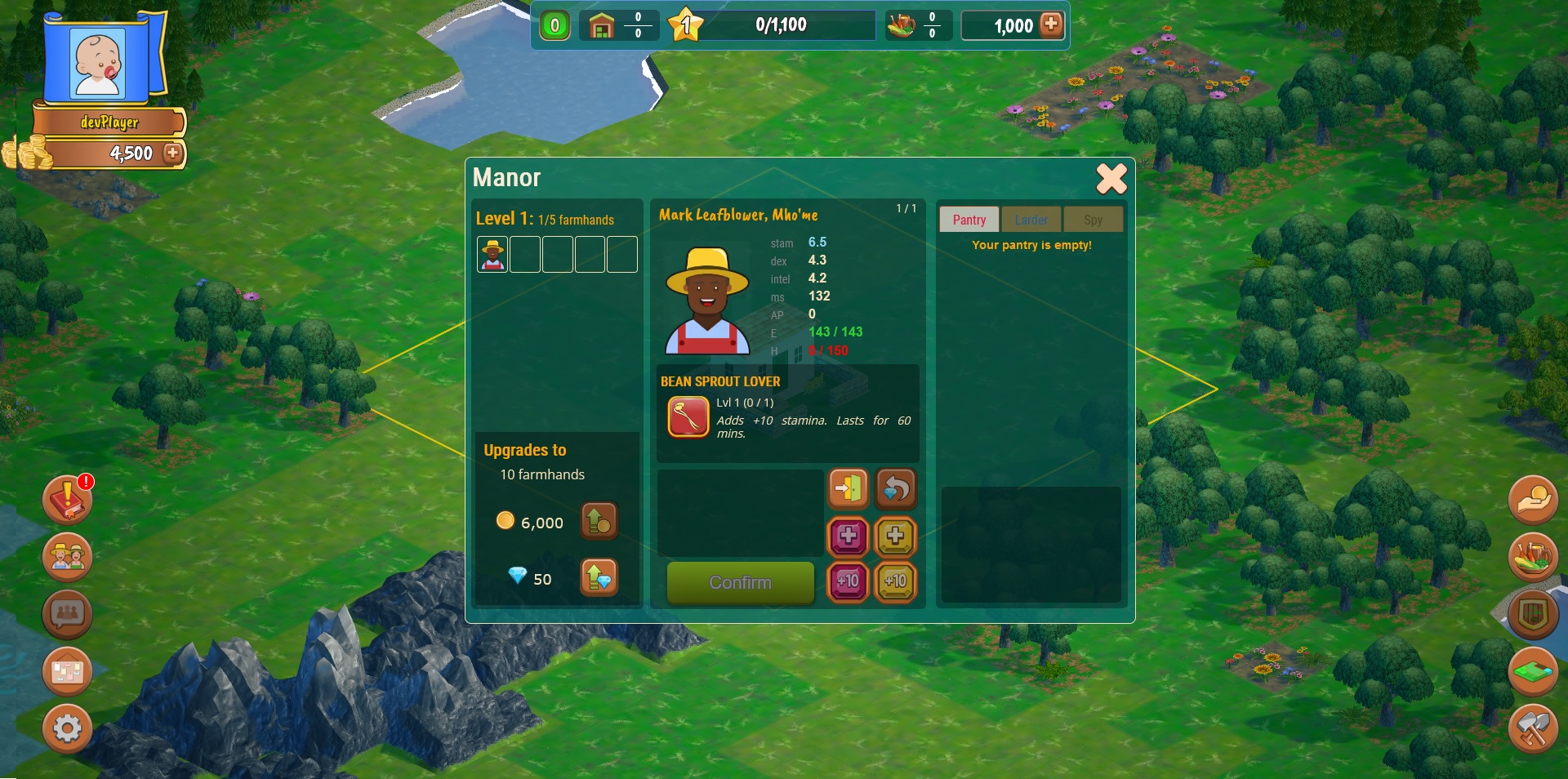Click the door with arrow button
1568x779 pixels.
click(x=849, y=488)
